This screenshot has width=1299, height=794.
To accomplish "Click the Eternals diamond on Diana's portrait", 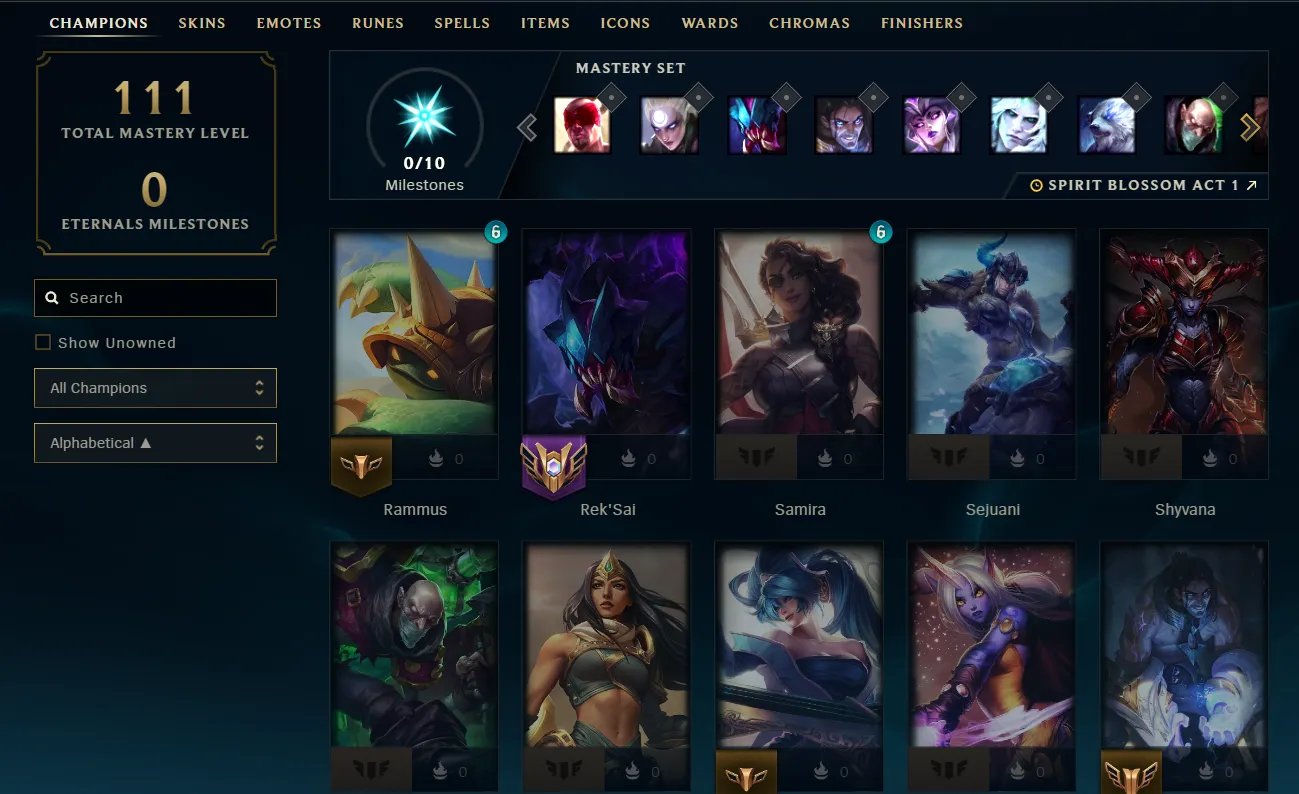I will (x=699, y=96).
